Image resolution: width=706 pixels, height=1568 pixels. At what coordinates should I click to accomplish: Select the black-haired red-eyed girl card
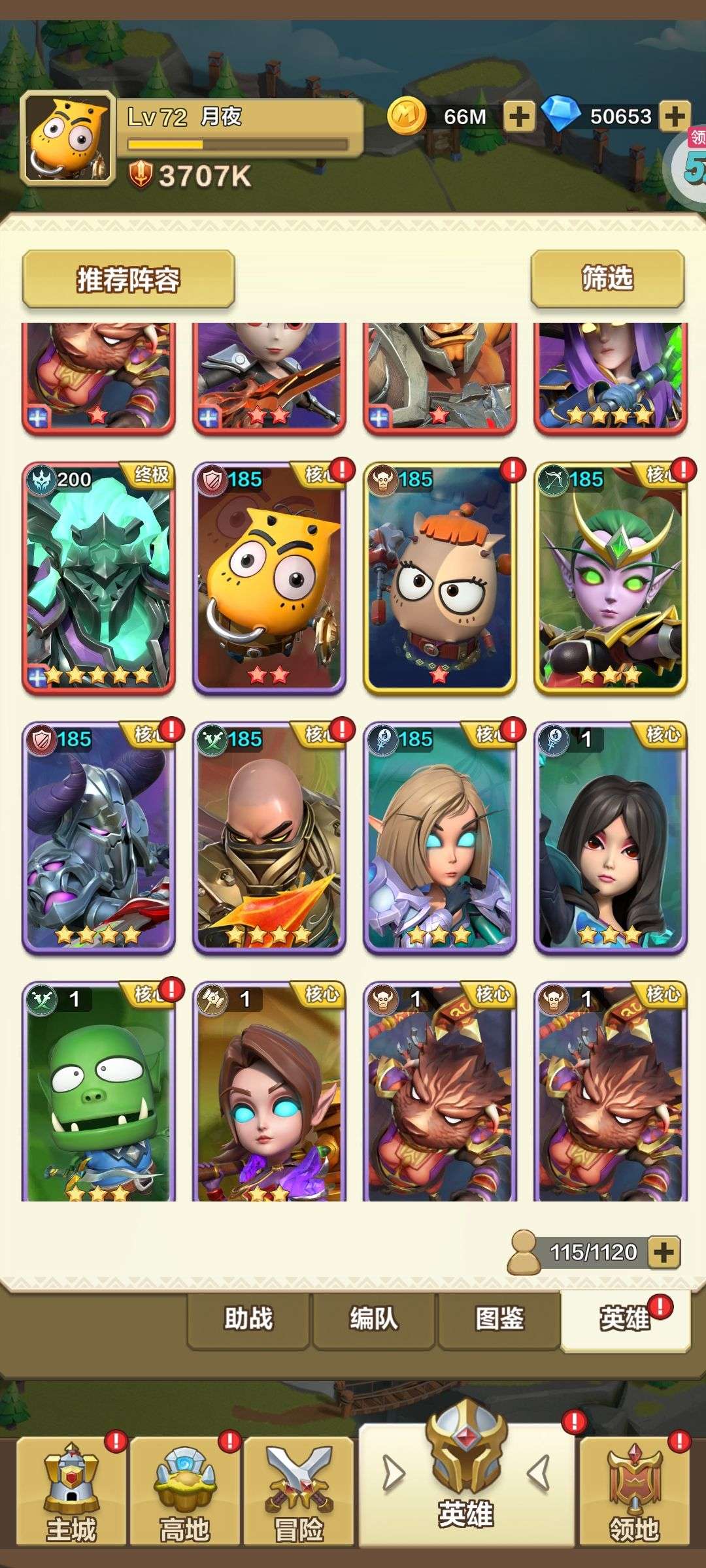(611, 838)
